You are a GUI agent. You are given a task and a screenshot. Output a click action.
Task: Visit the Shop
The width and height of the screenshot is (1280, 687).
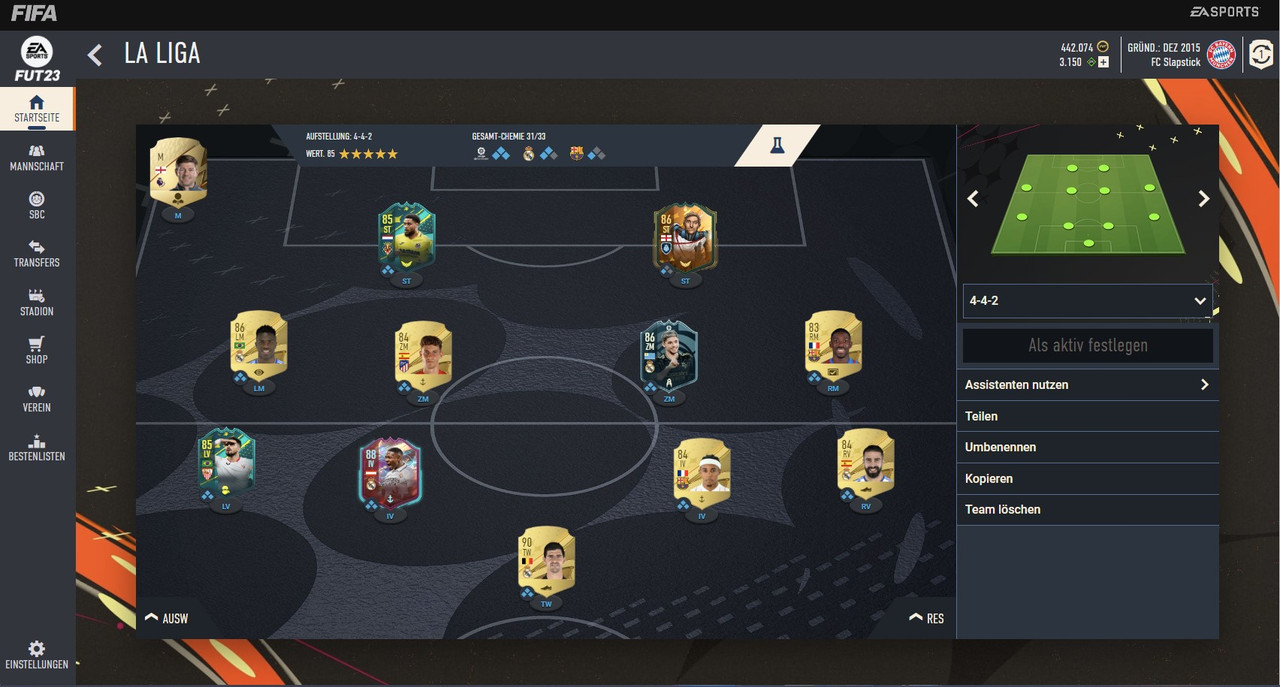(x=36, y=351)
